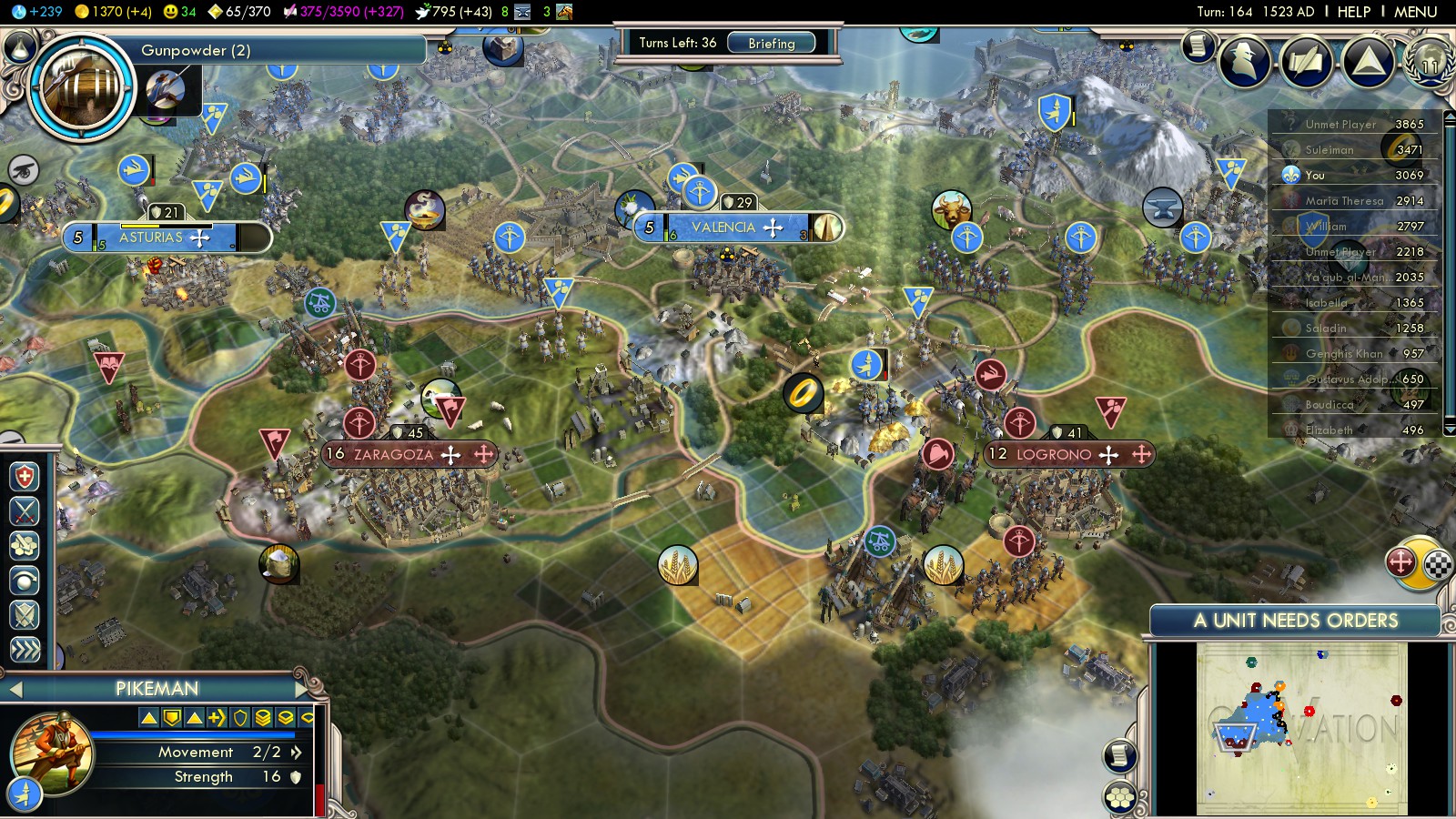Show the scenario Briefing
This screenshot has width=1456, height=819.
pyautogui.click(x=771, y=43)
